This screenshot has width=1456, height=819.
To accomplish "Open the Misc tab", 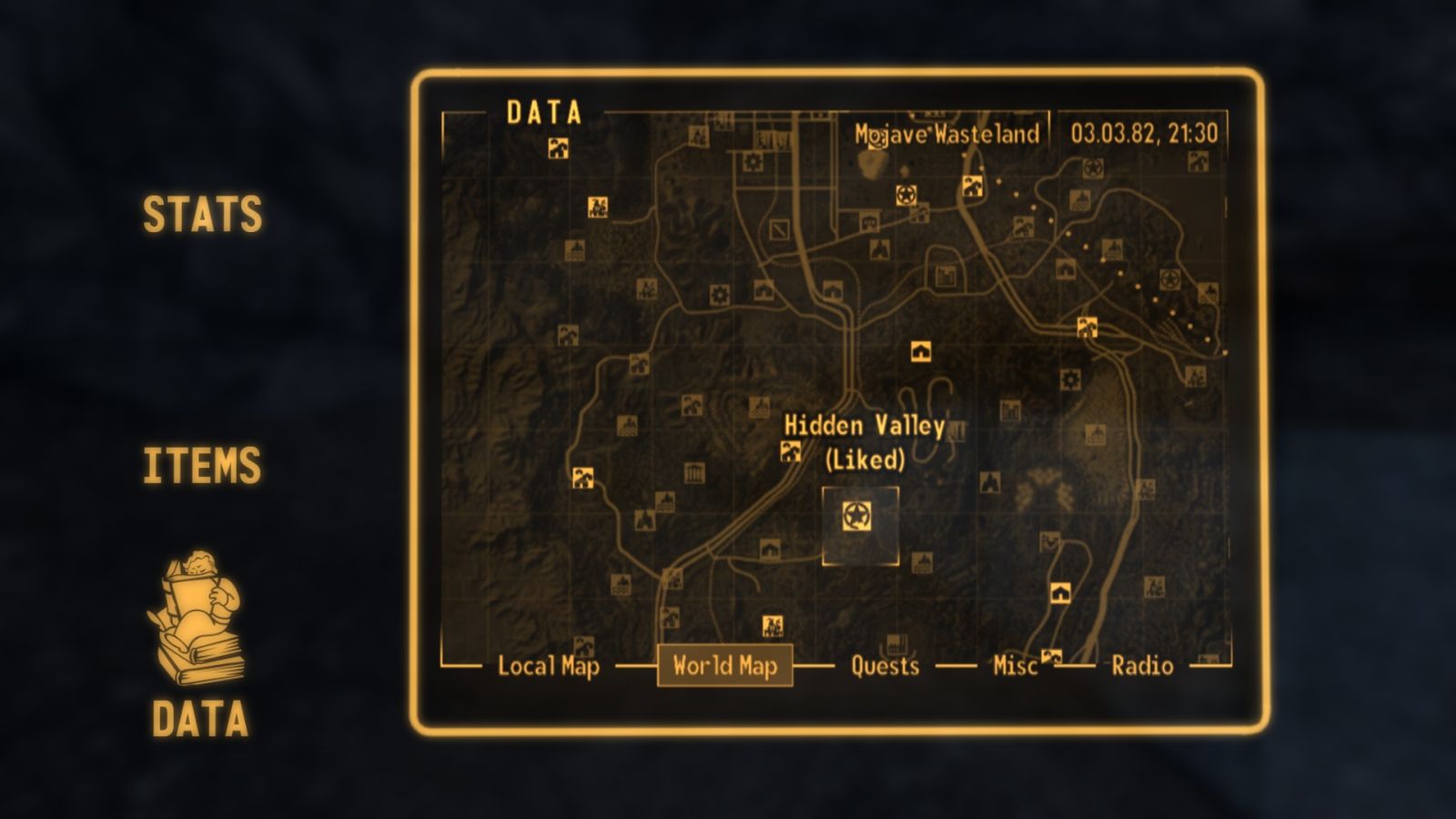I will 1016,667.
